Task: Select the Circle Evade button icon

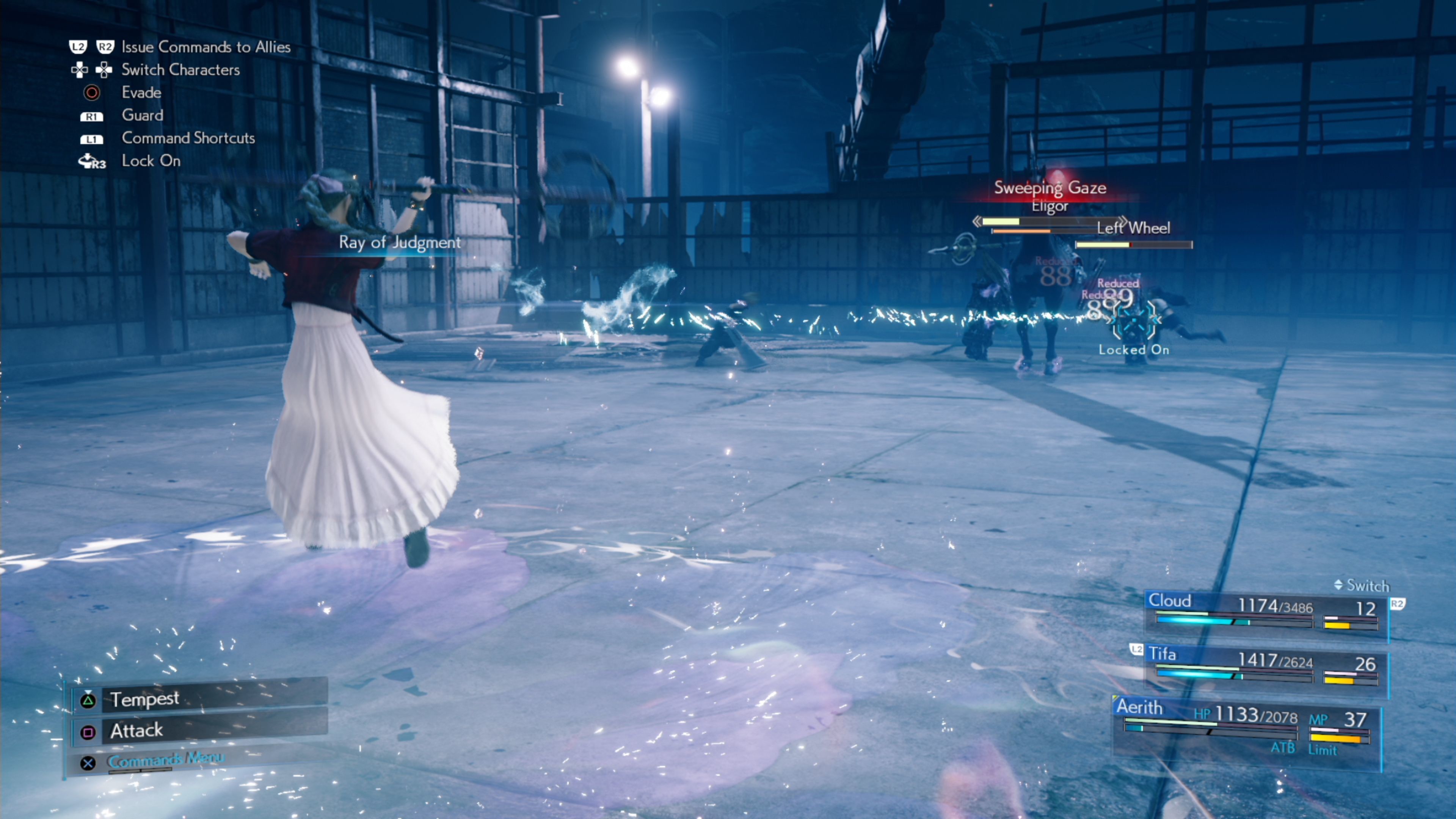Action: pyautogui.click(x=91, y=93)
